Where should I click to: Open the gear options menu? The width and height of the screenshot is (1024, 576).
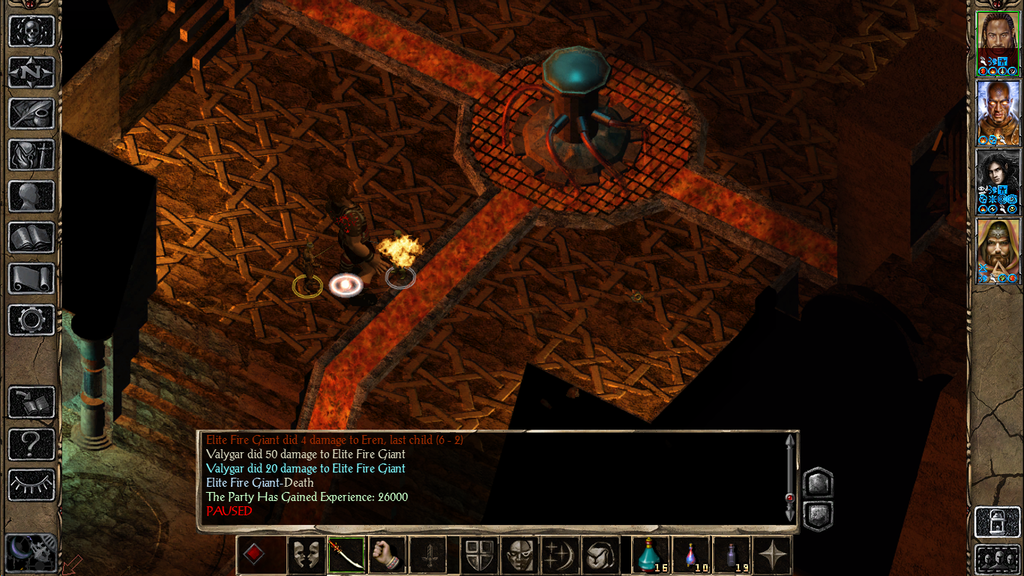click(31, 320)
